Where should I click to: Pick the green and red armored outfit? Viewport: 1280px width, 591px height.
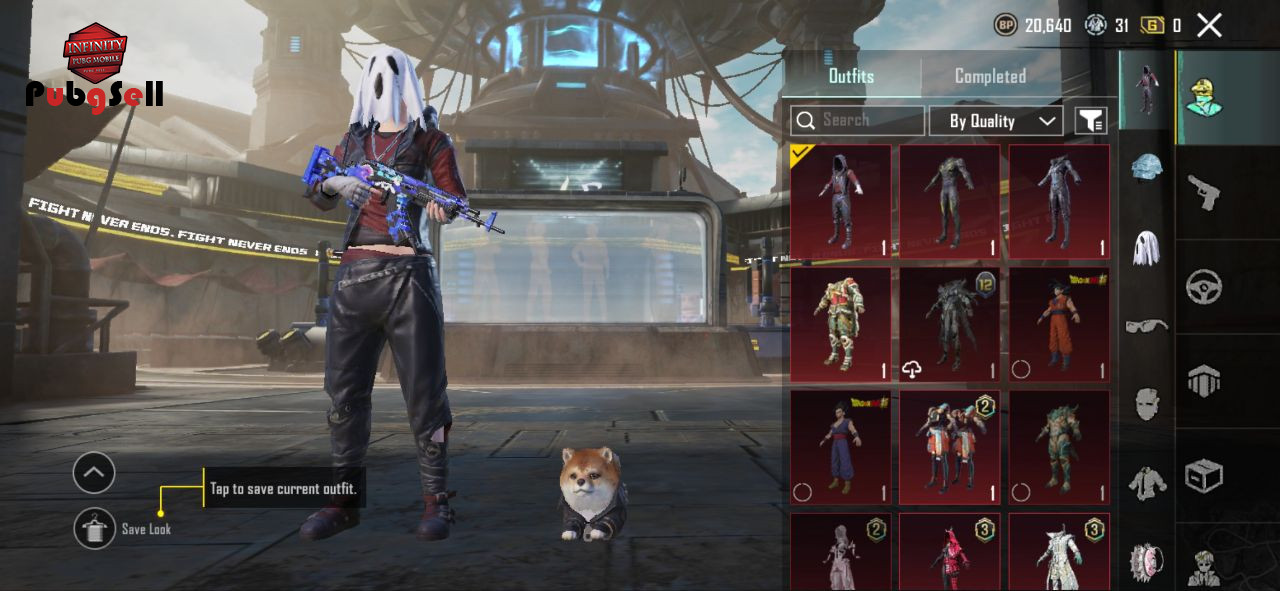coord(841,325)
